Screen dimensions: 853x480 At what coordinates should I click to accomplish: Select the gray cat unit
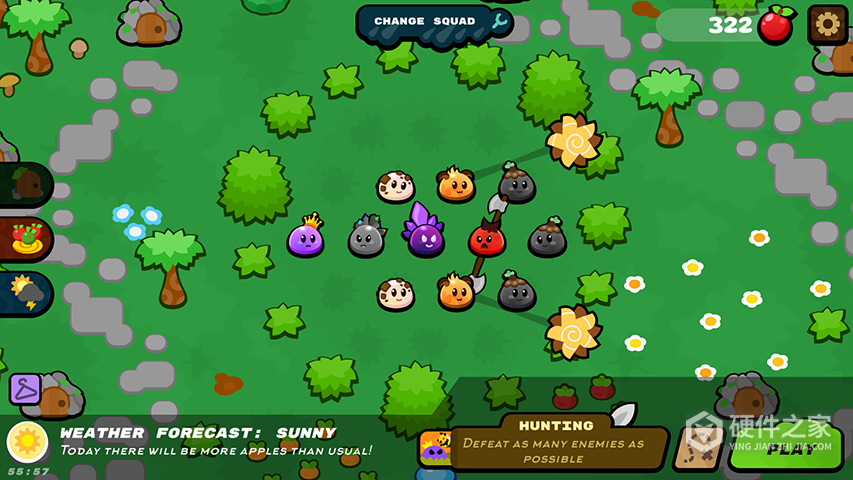click(x=366, y=238)
